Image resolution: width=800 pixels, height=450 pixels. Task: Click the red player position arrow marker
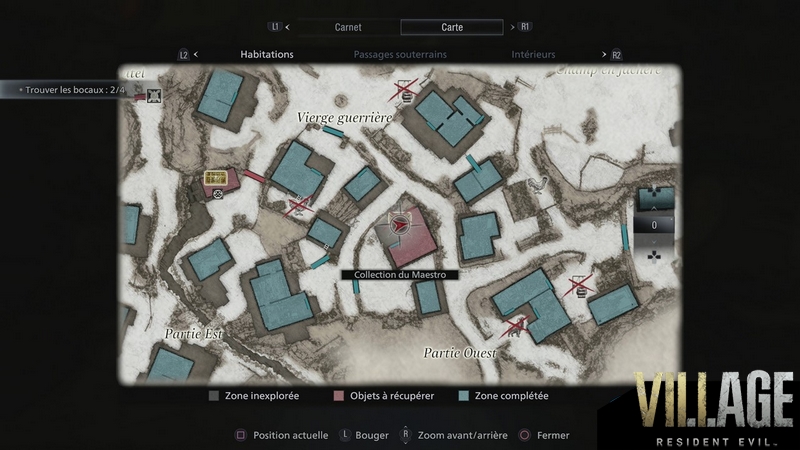(x=401, y=227)
